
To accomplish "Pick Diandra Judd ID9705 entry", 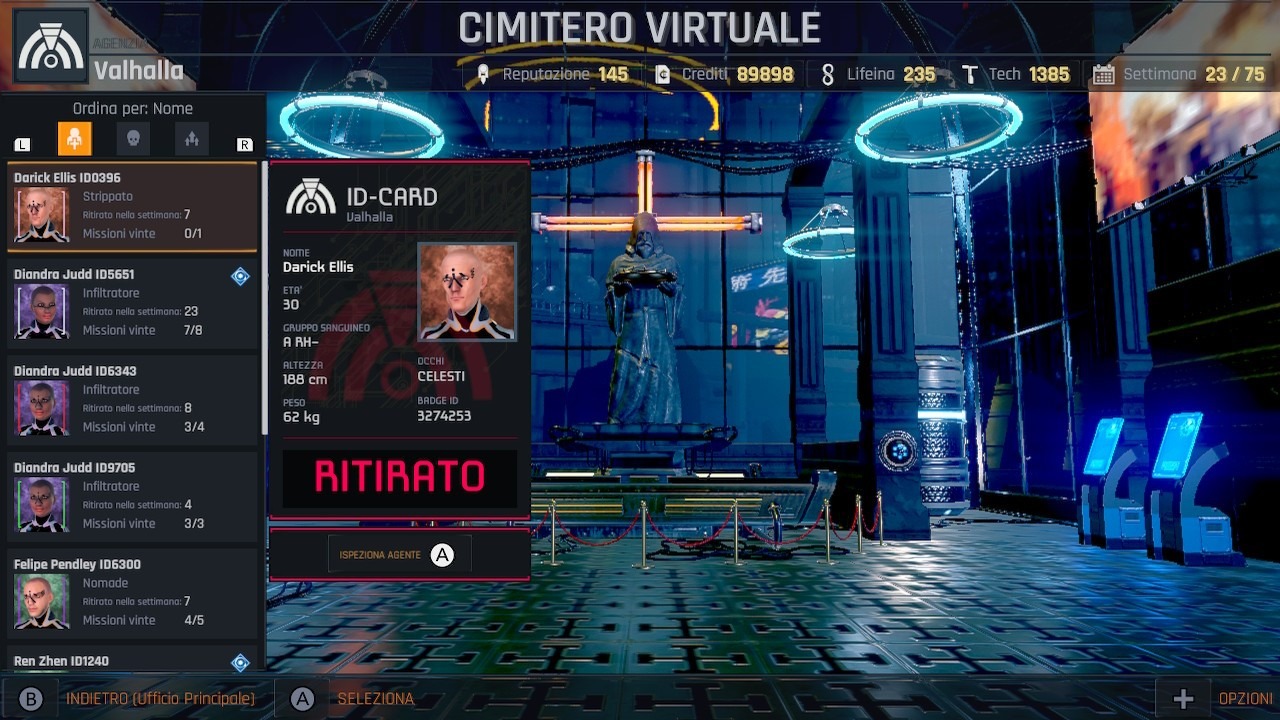I will [x=132, y=497].
